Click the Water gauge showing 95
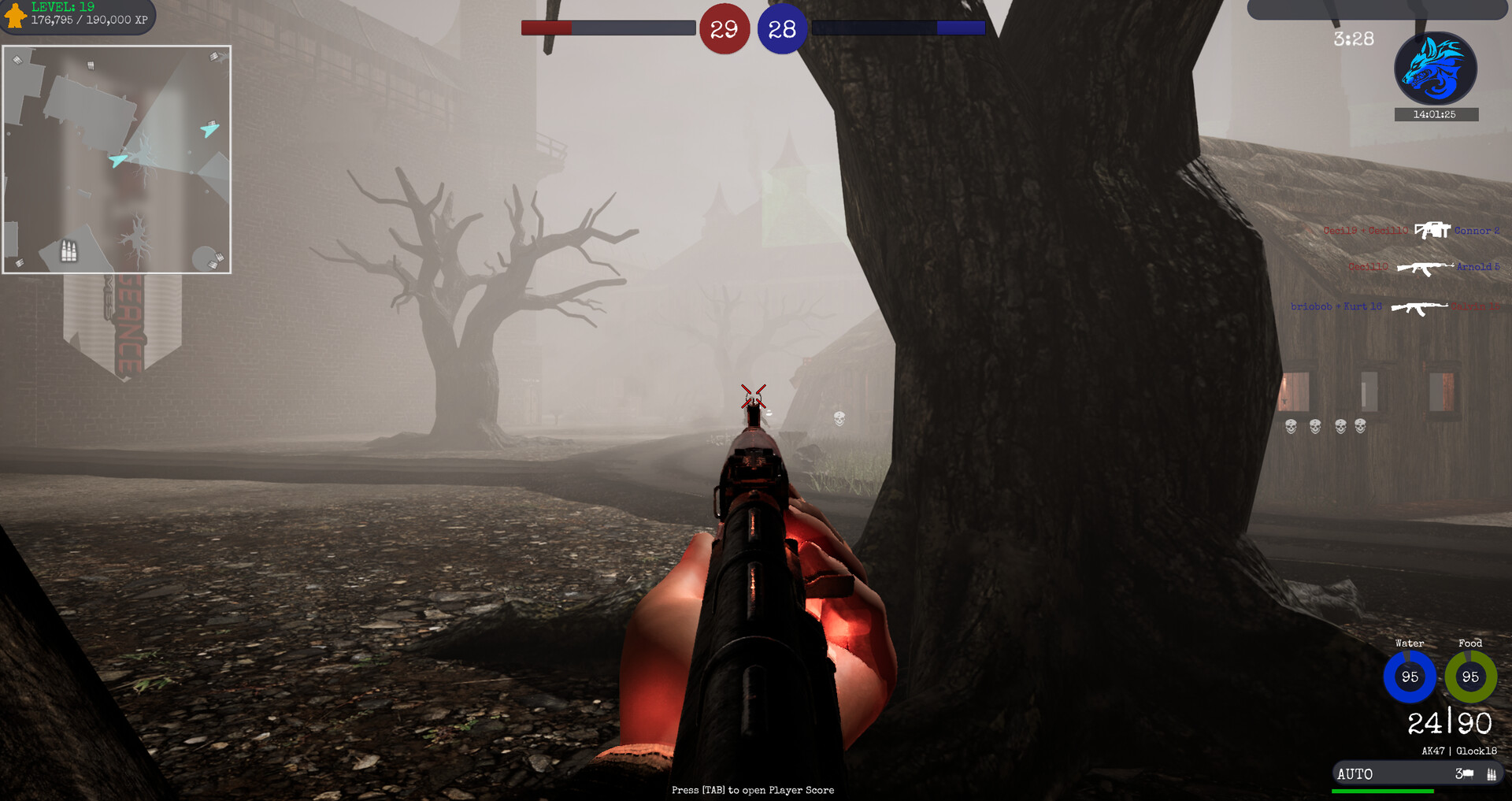1512x801 pixels. [x=1410, y=677]
